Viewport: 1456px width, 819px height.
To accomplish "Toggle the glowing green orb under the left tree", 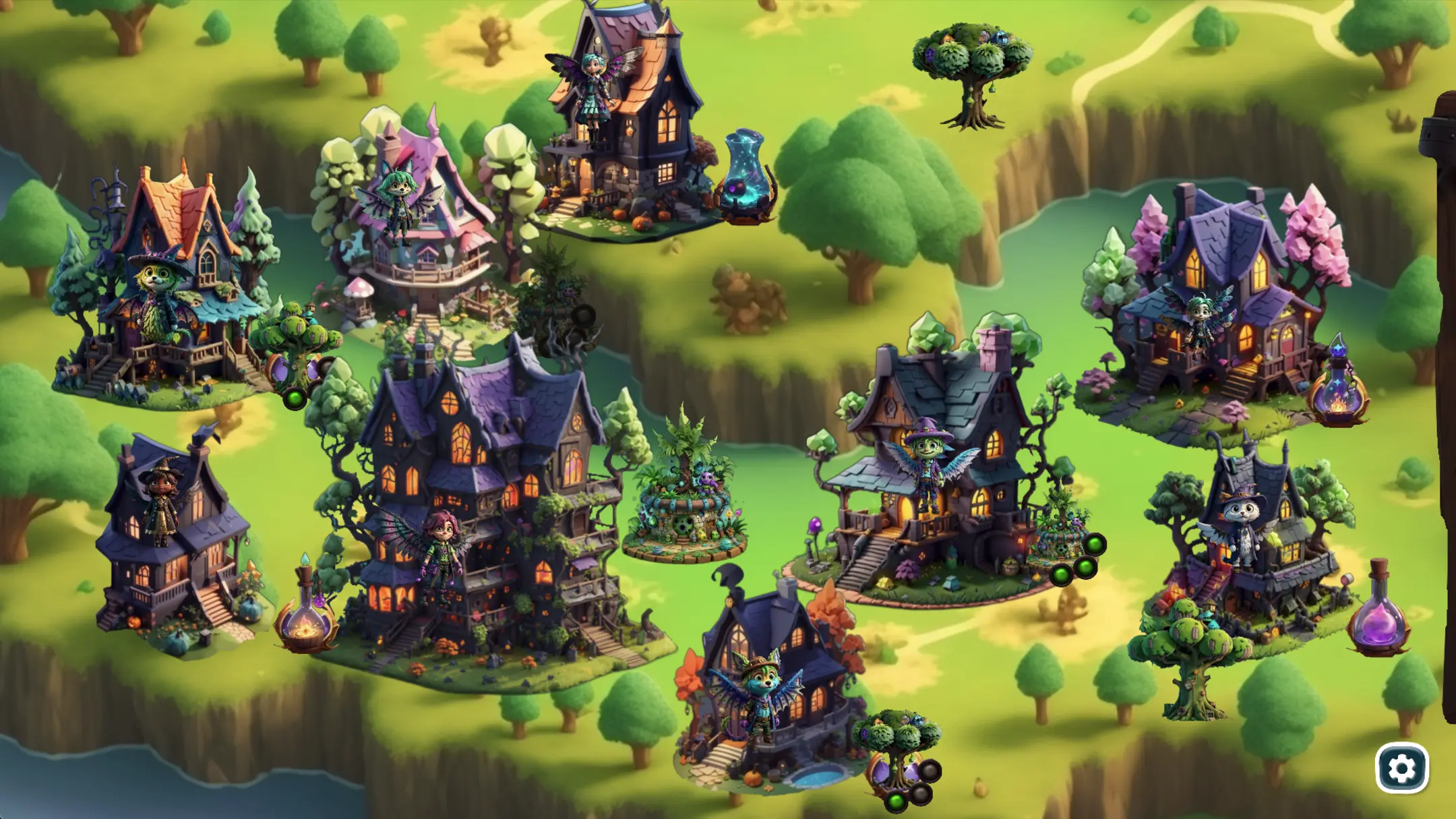I will [294, 399].
